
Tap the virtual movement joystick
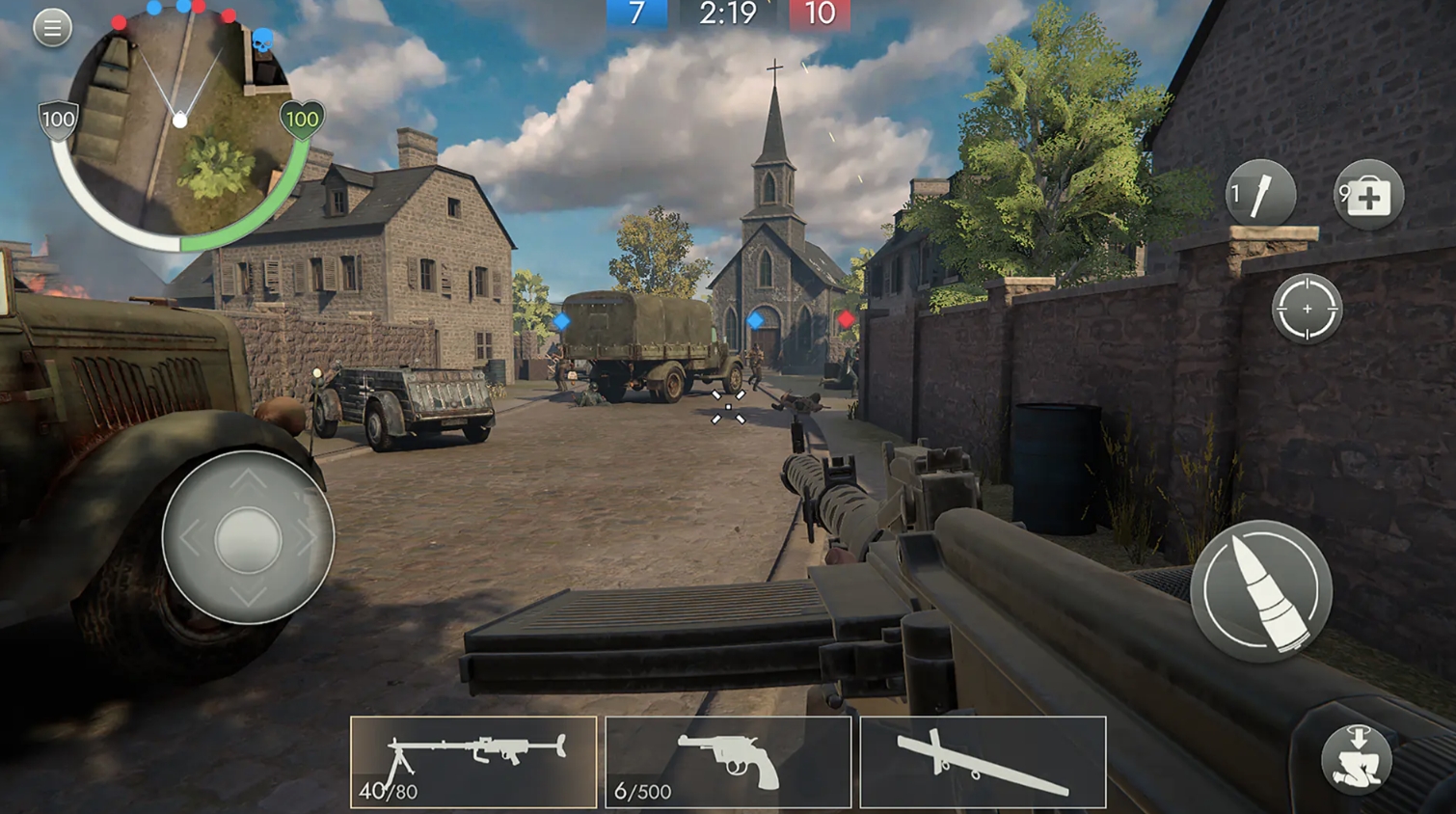(248, 538)
